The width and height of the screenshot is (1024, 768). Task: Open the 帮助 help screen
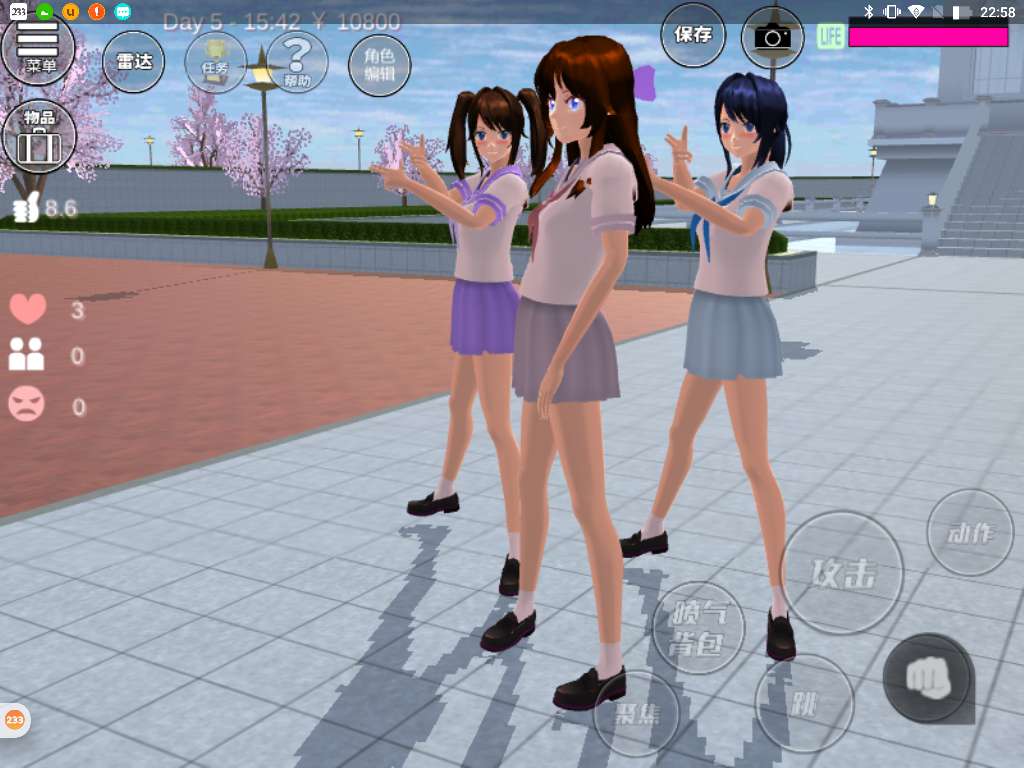click(x=297, y=61)
